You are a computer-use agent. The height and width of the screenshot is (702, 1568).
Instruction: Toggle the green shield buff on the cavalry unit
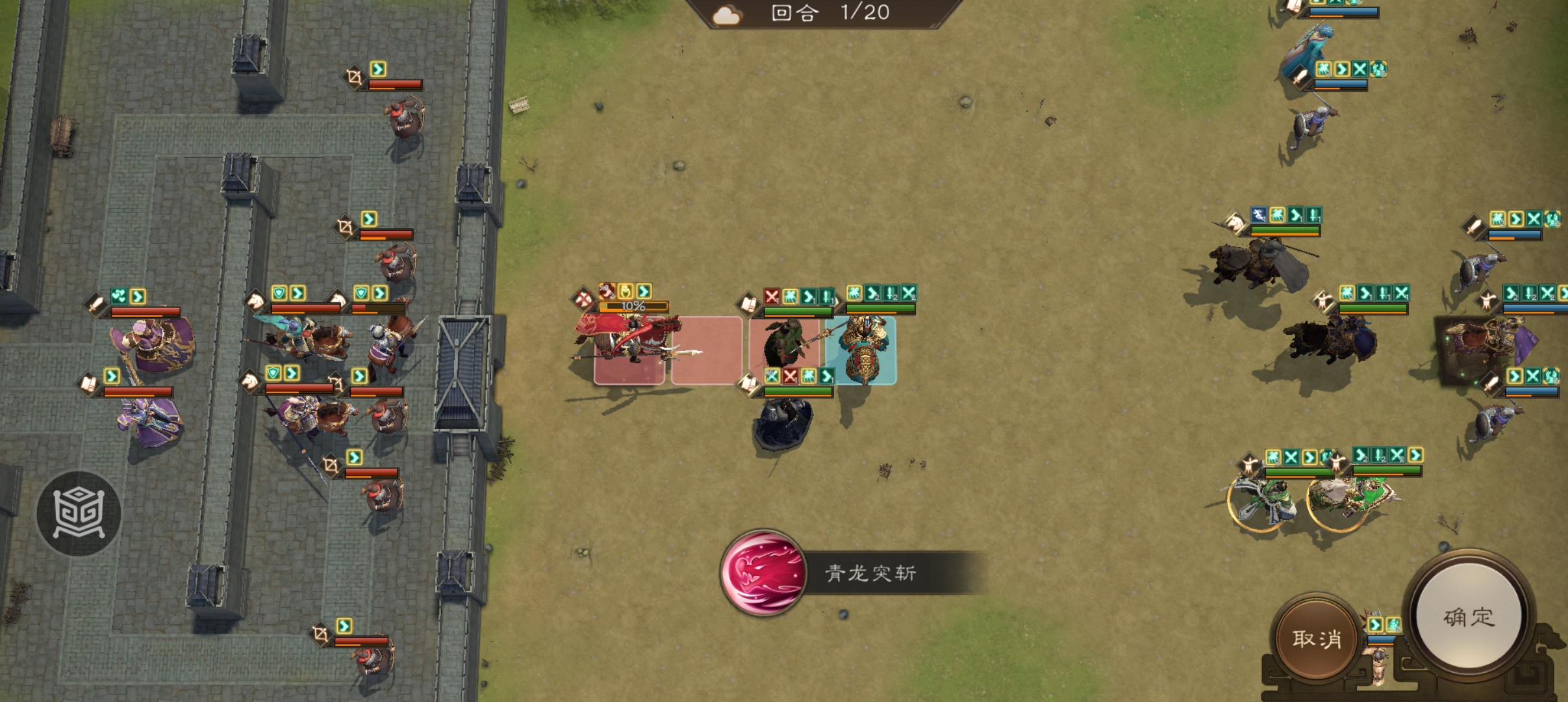pyautogui.click(x=280, y=294)
